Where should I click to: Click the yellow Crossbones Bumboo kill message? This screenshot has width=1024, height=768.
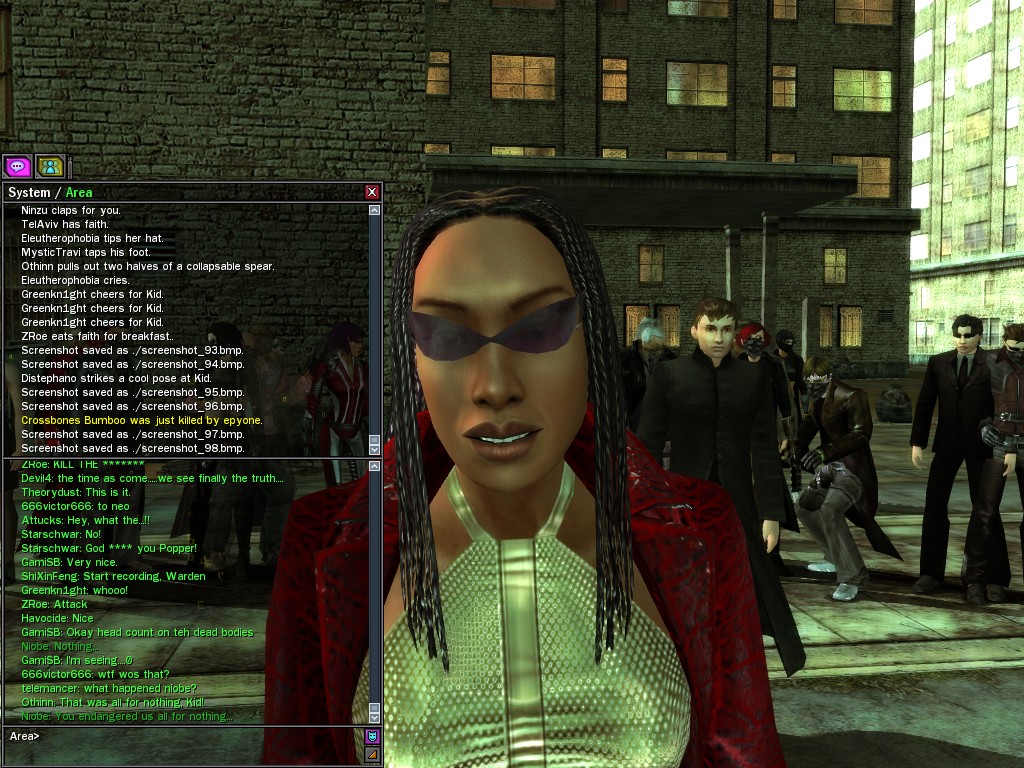142,421
